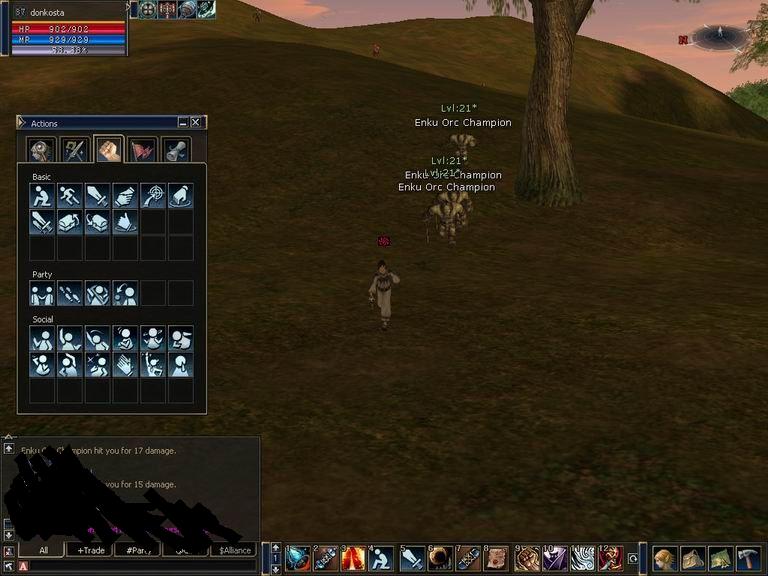Minimize the Actions window

(183, 123)
